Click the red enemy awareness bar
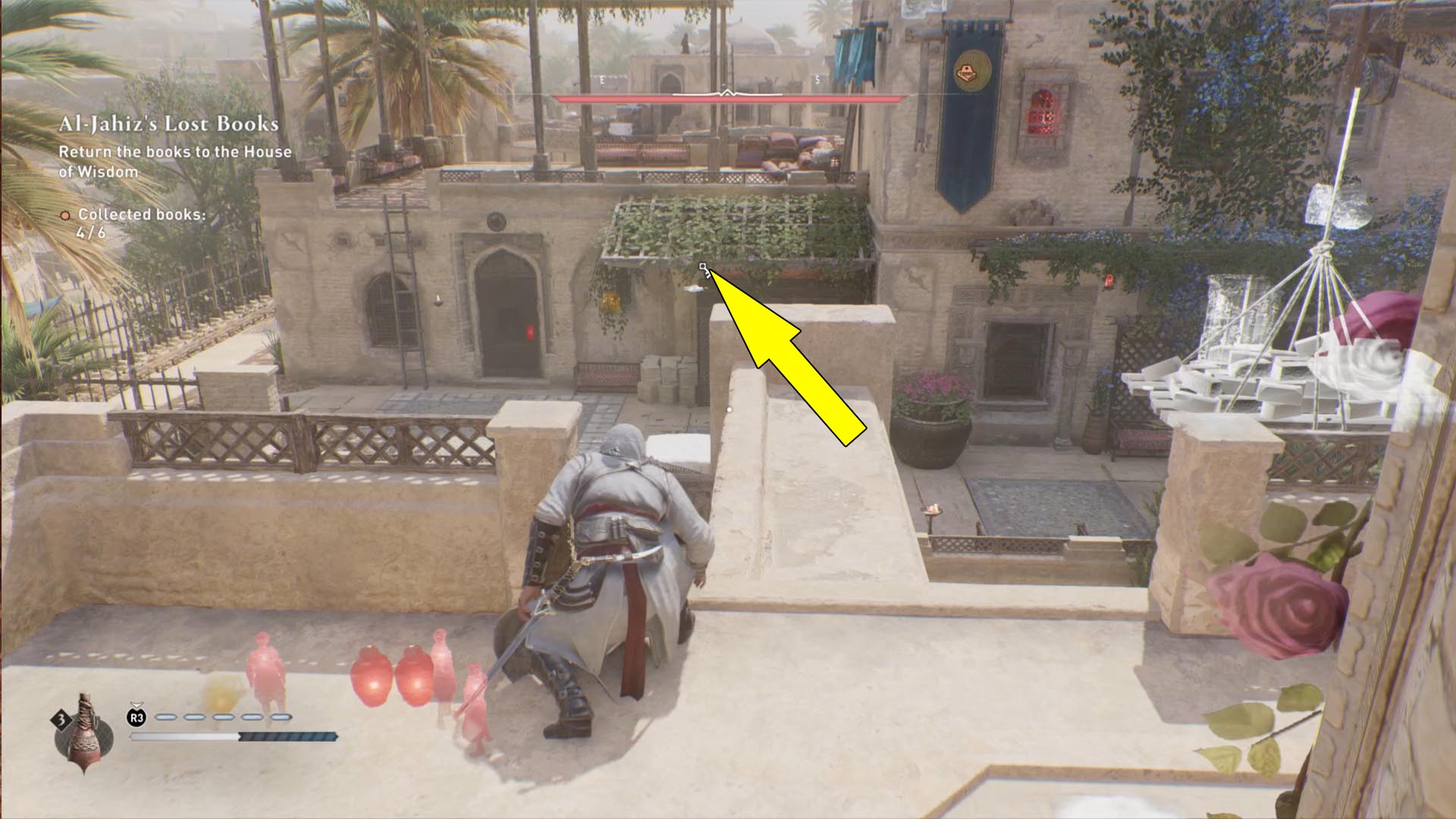 coord(726,98)
